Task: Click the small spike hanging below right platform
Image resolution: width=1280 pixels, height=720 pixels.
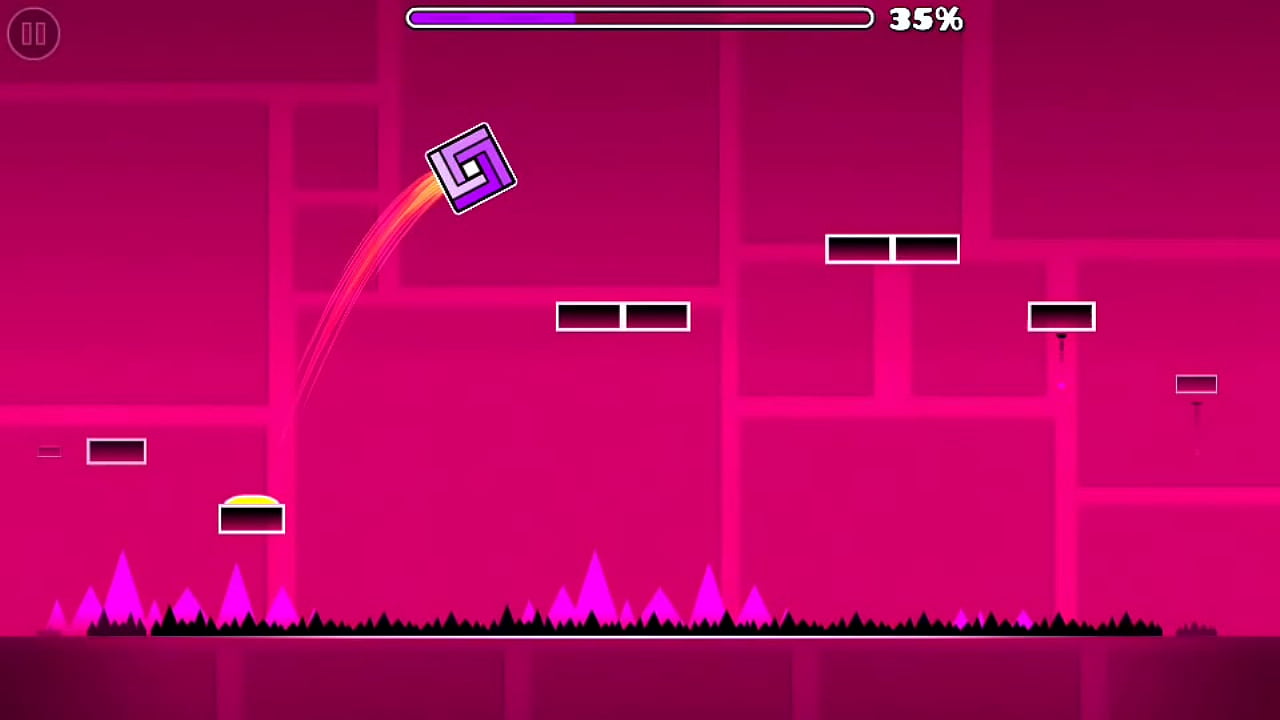Action: point(1061,340)
